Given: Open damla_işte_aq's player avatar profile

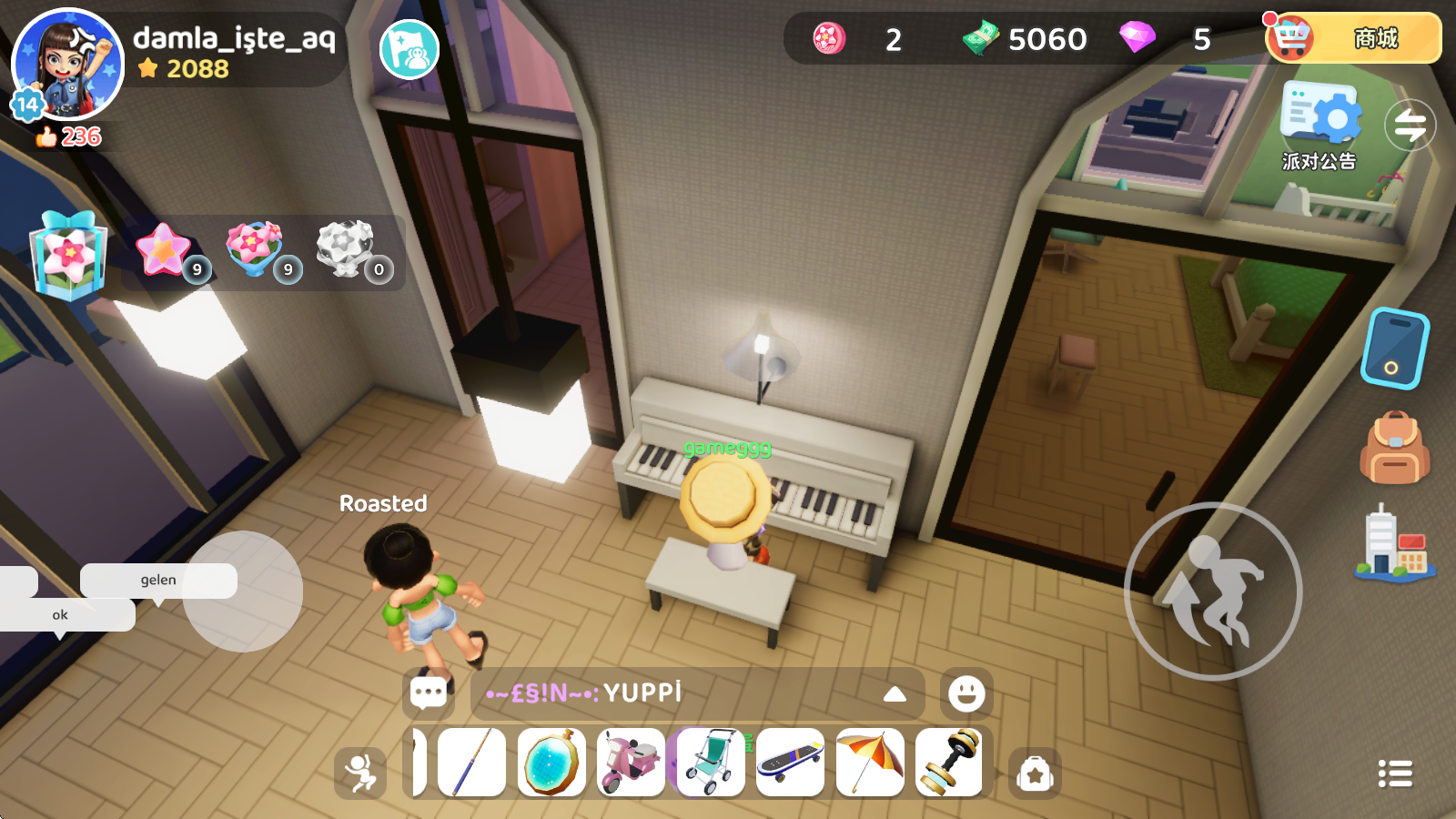Looking at the screenshot, I should pyautogui.click(x=67, y=64).
